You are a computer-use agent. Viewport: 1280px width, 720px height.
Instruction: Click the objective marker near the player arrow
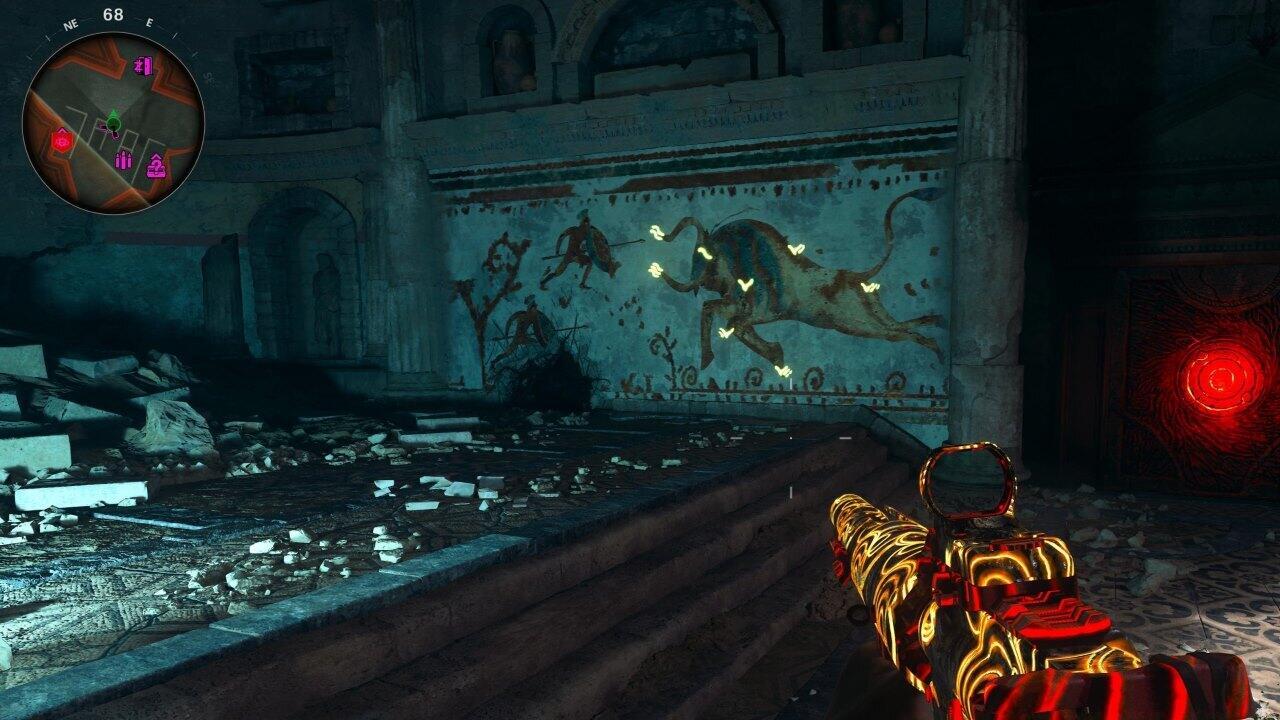click(x=102, y=128)
